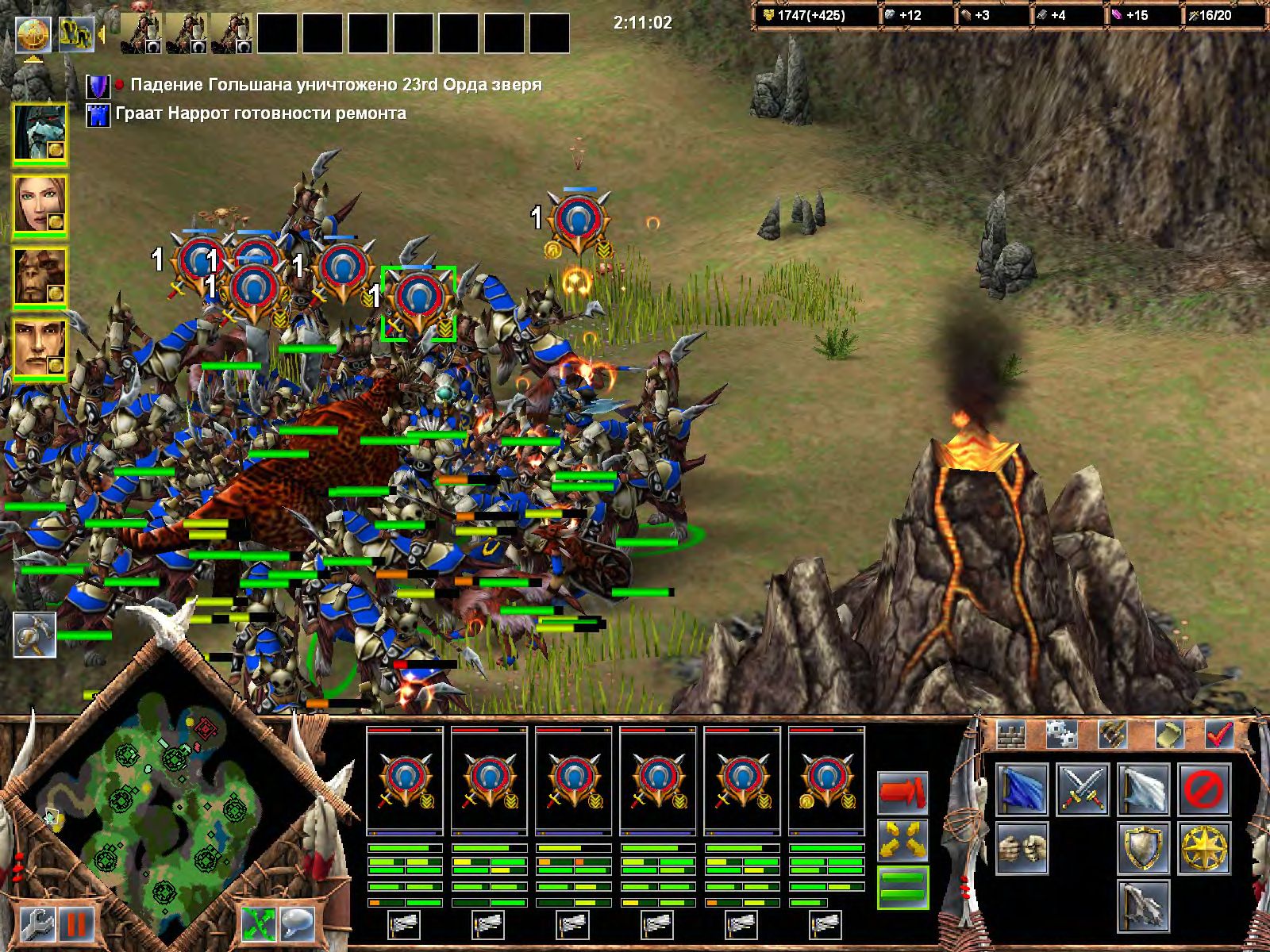The height and width of the screenshot is (952, 1270).
Task: Open the chat speech bubble button
Action: [x=298, y=923]
